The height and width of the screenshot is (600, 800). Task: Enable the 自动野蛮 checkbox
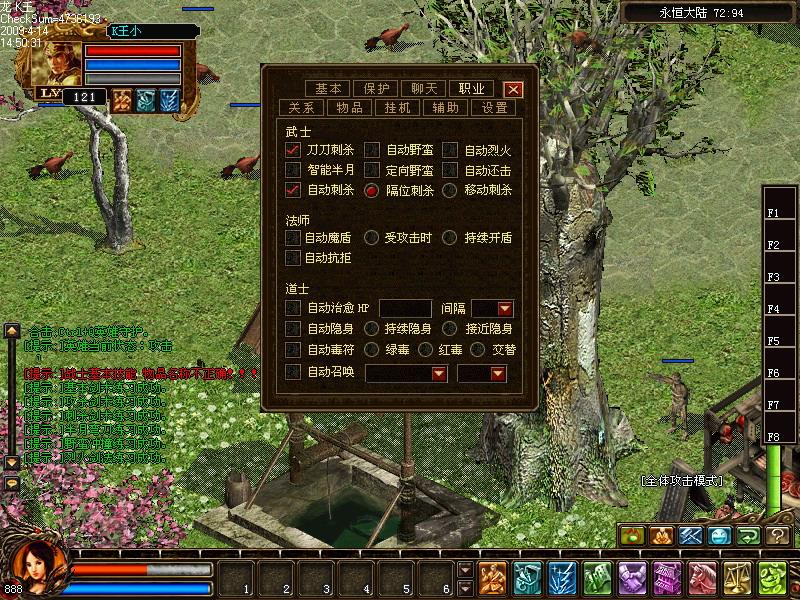[x=372, y=150]
